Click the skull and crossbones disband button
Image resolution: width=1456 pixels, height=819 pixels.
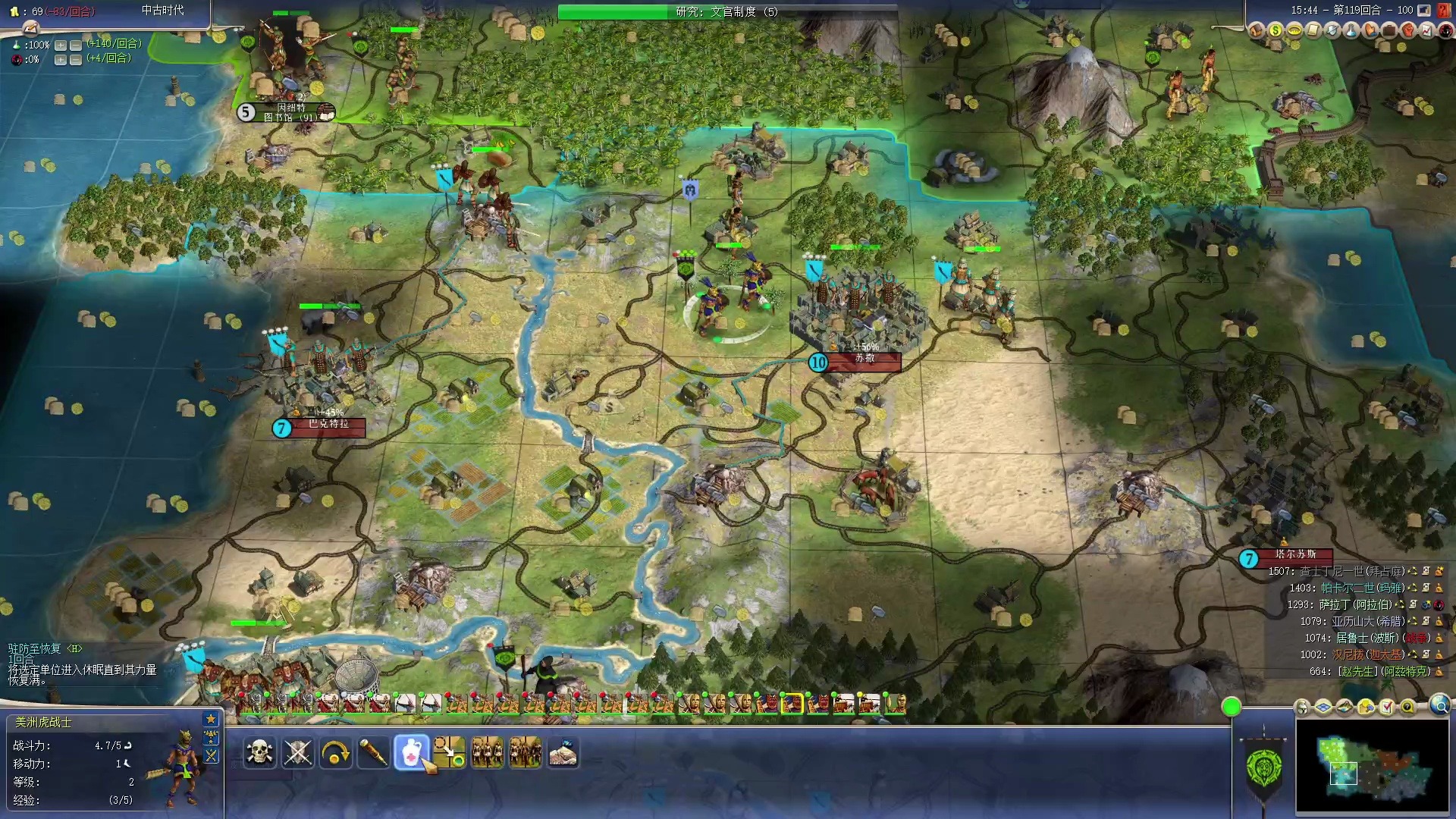259,753
